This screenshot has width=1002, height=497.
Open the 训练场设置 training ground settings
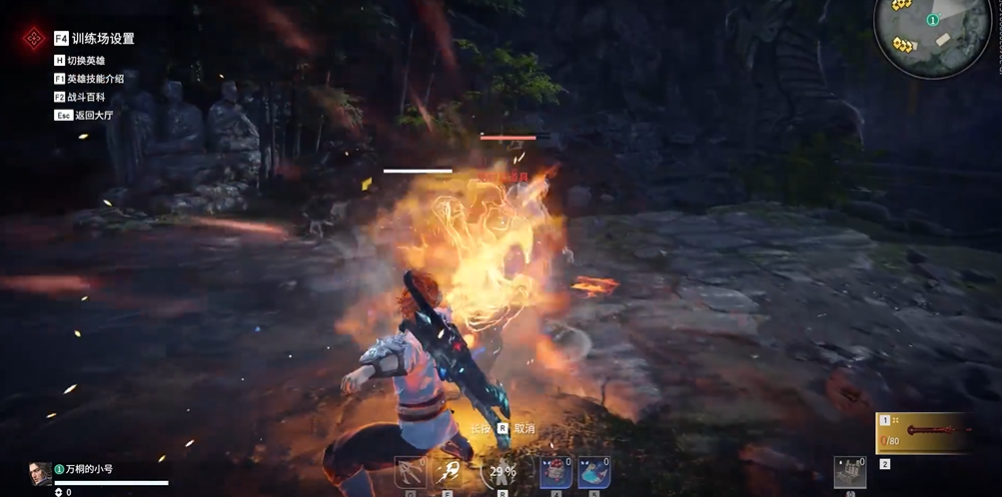pyautogui.click(x=102, y=39)
